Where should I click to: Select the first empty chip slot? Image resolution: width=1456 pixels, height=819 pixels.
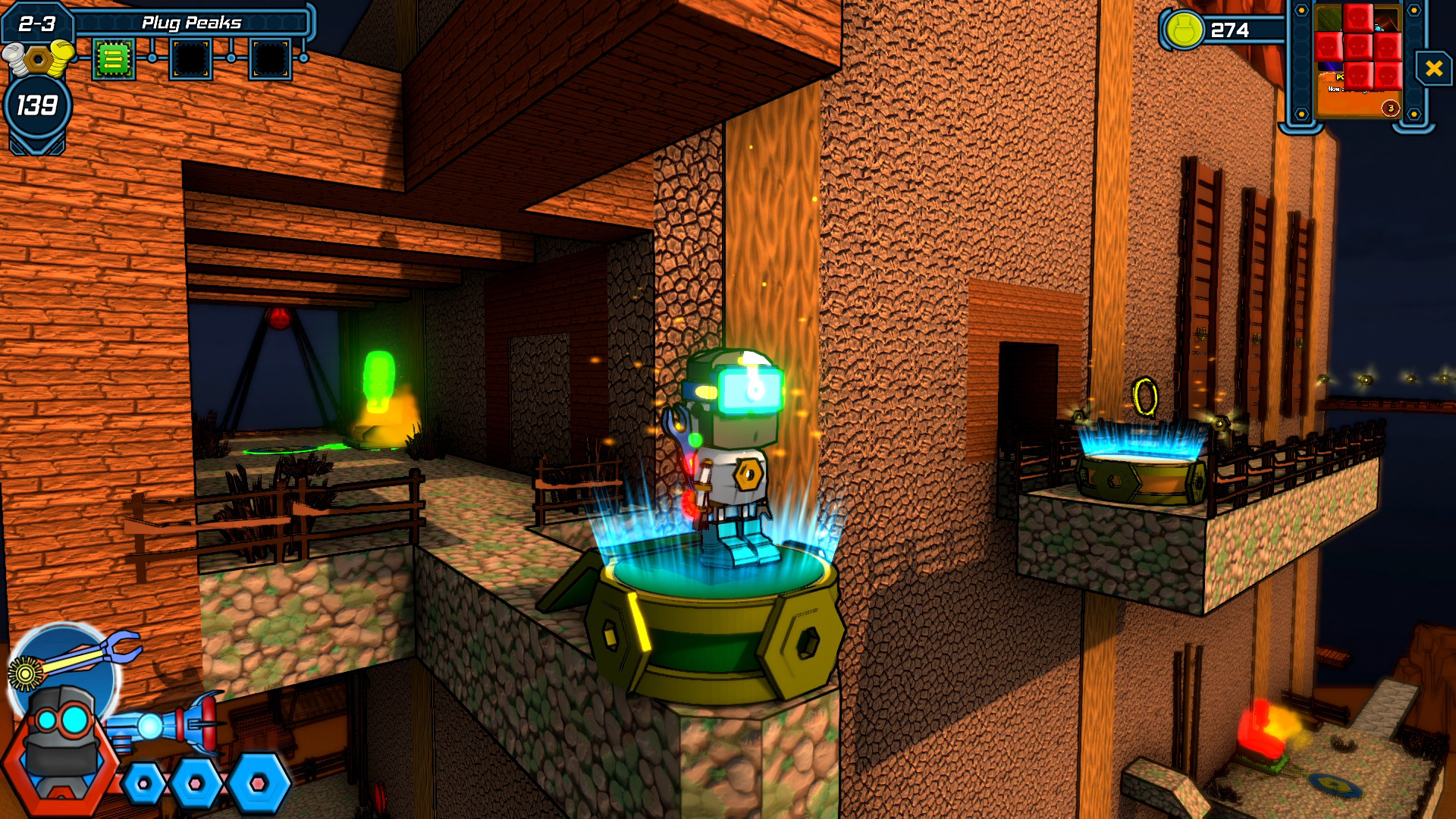[190, 57]
